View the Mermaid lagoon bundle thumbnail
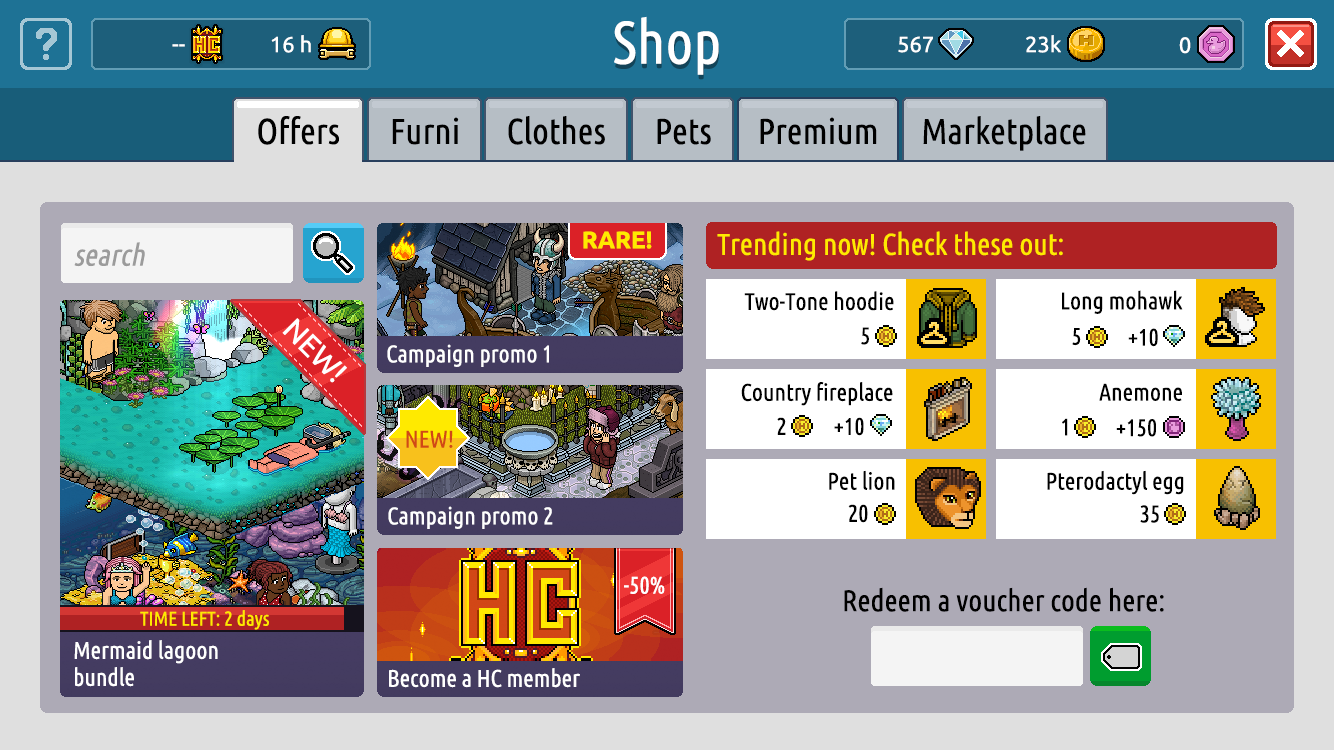This screenshot has width=1334, height=750. (x=211, y=450)
